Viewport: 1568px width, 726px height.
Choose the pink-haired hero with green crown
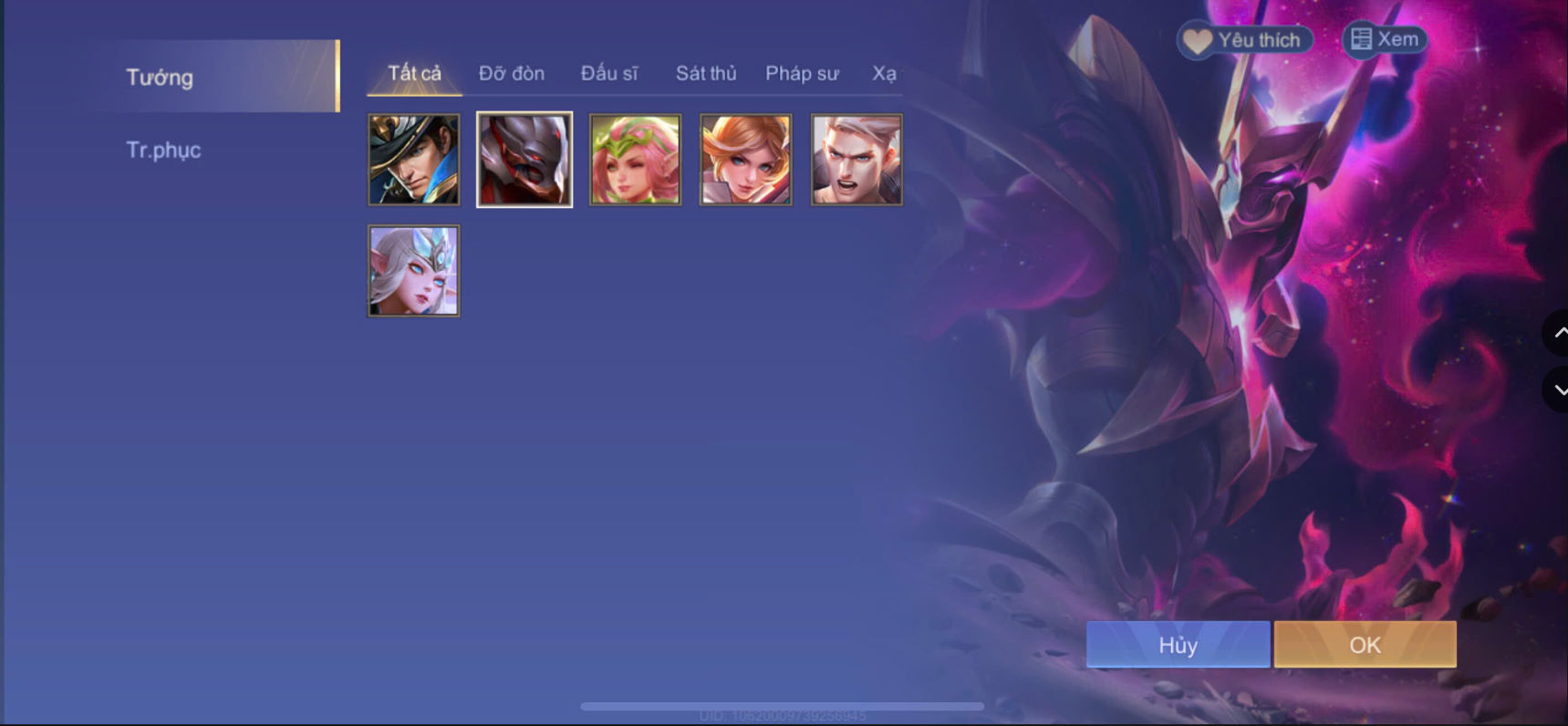pyautogui.click(x=634, y=159)
